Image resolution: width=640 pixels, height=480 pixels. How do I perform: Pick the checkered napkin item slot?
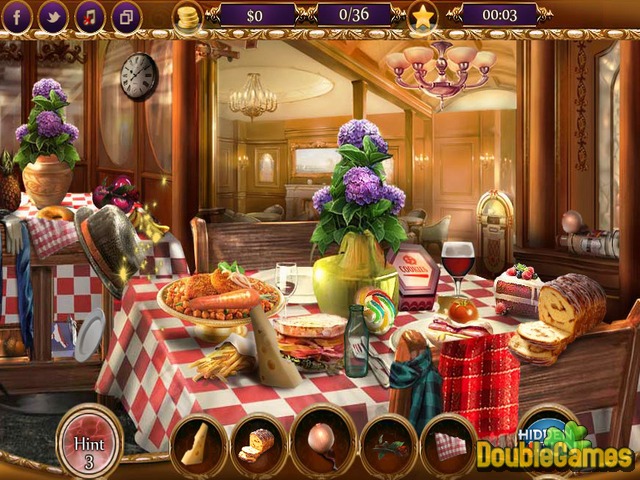tap(449, 443)
